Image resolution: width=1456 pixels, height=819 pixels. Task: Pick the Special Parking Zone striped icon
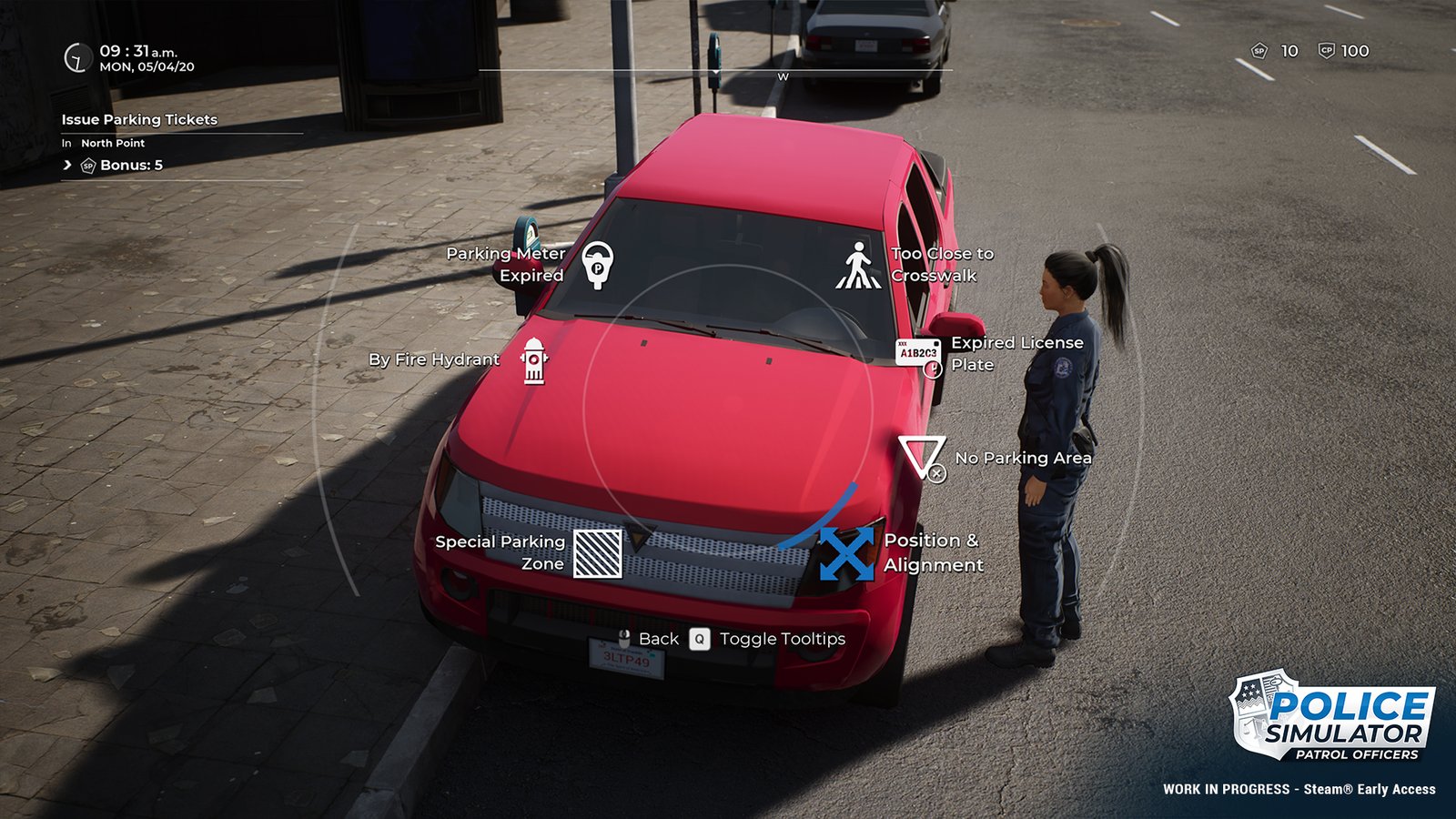(598, 553)
